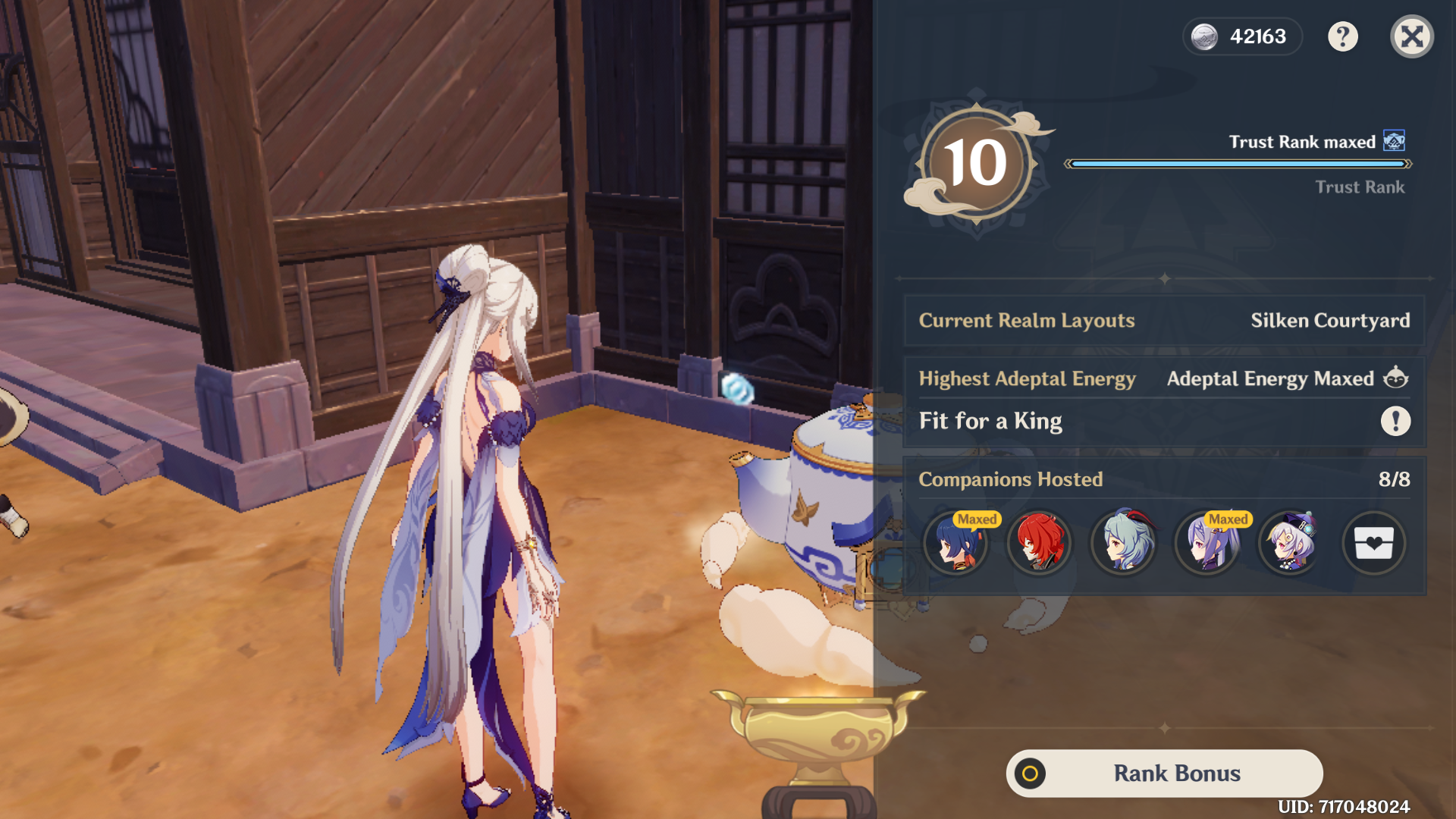Click the Trust Rank progress bar
The image size is (1456, 819).
click(1236, 162)
